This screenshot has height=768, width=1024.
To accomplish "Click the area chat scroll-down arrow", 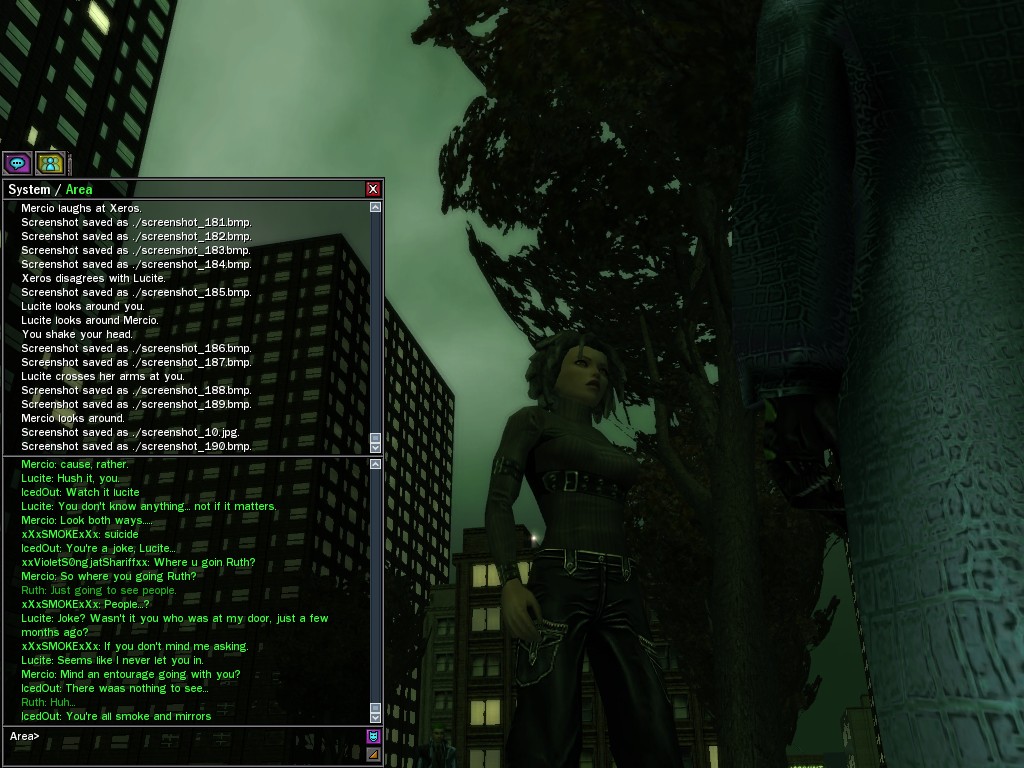I will click(375, 716).
